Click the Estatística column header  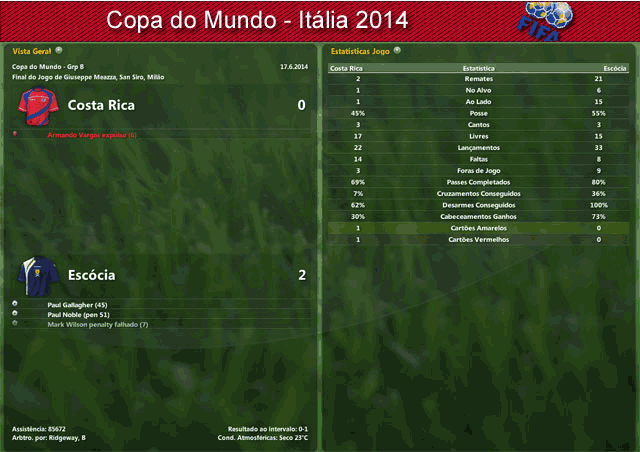(478, 68)
